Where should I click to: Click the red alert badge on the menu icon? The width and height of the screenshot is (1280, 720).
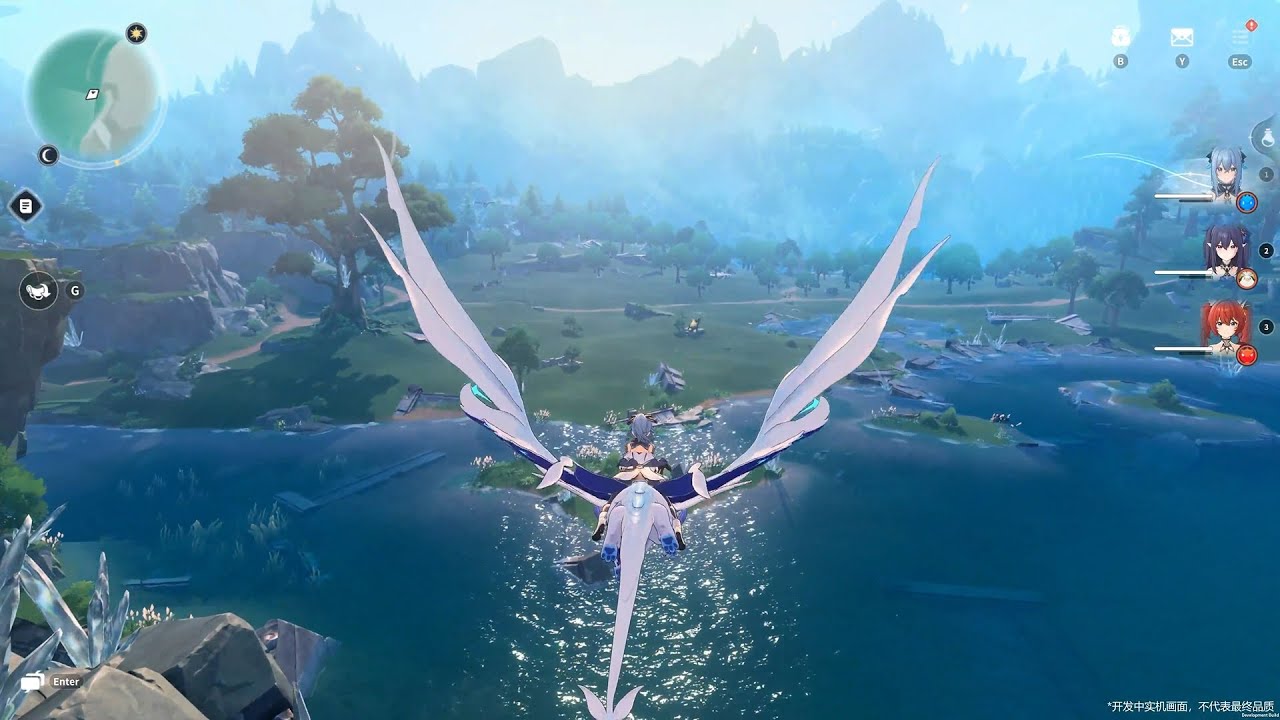[1251, 24]
